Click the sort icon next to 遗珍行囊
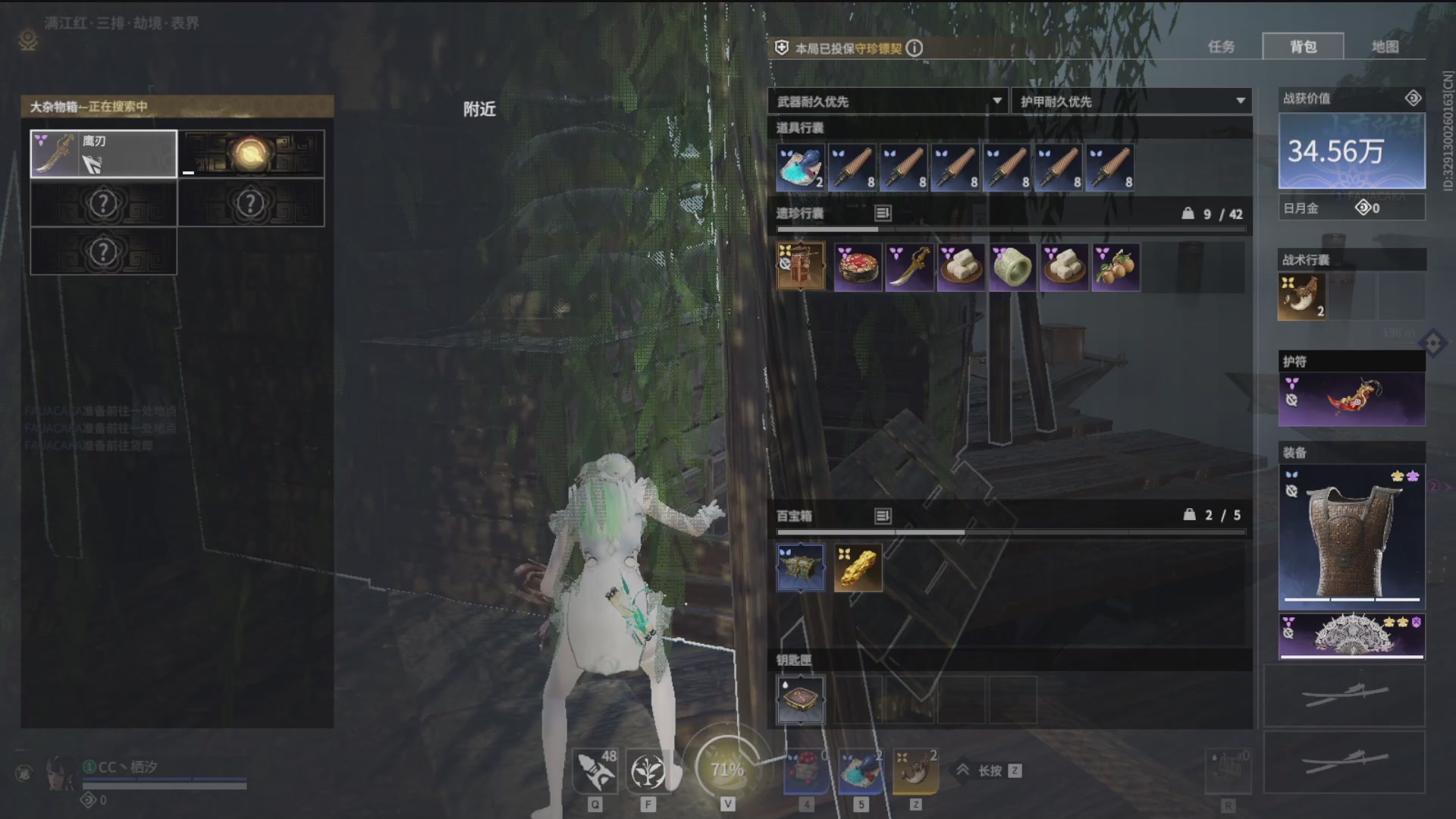Screen dimensions: 1456x819 pos(883,214)
